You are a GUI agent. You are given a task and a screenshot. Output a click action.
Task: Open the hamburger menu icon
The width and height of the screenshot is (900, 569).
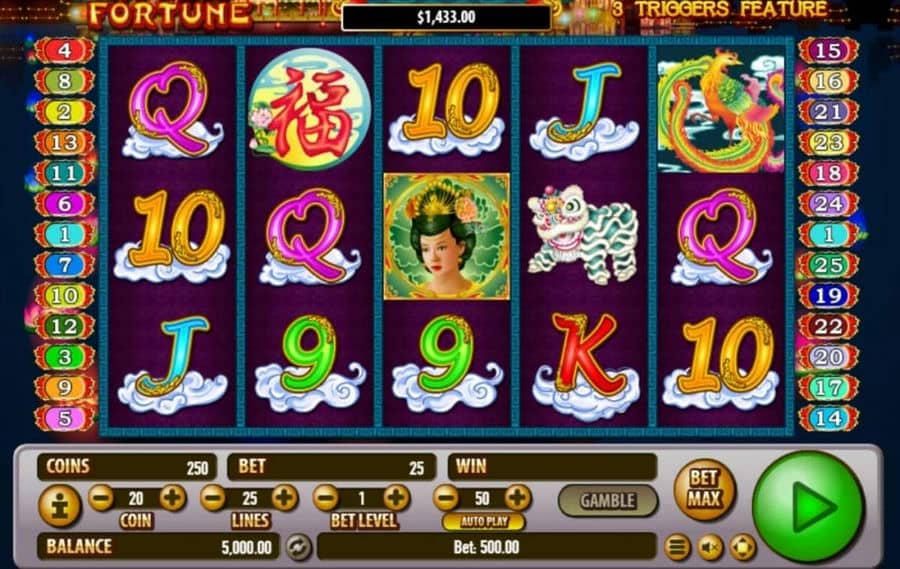(678, 547)
